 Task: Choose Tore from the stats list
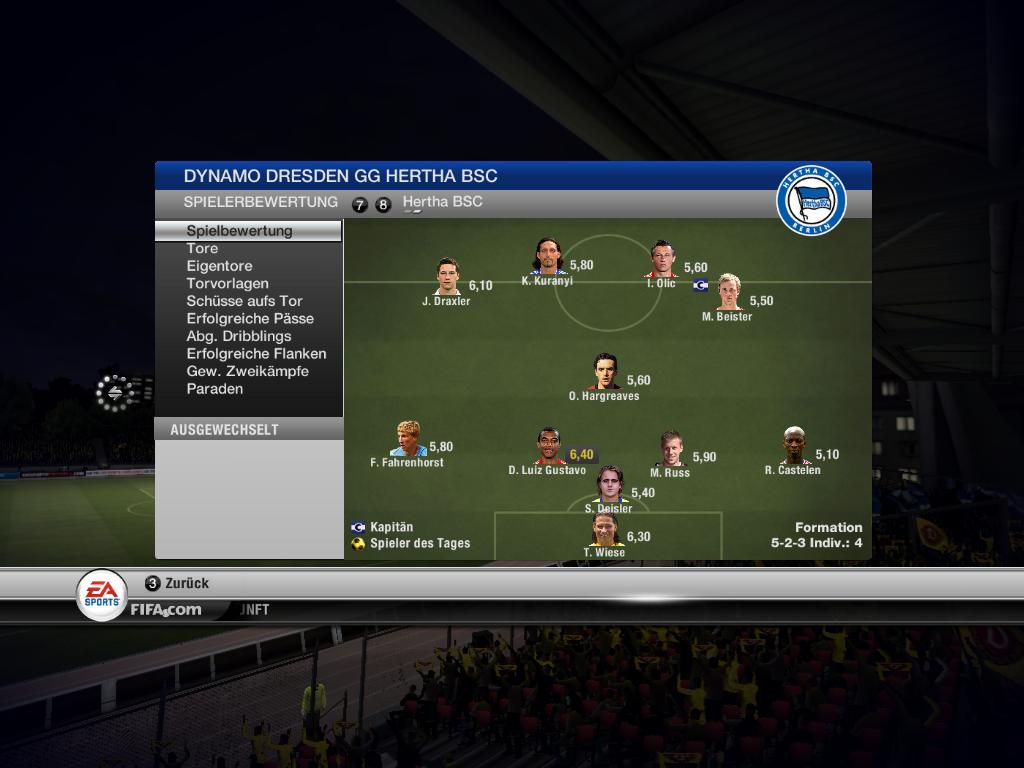click(202, 249)
